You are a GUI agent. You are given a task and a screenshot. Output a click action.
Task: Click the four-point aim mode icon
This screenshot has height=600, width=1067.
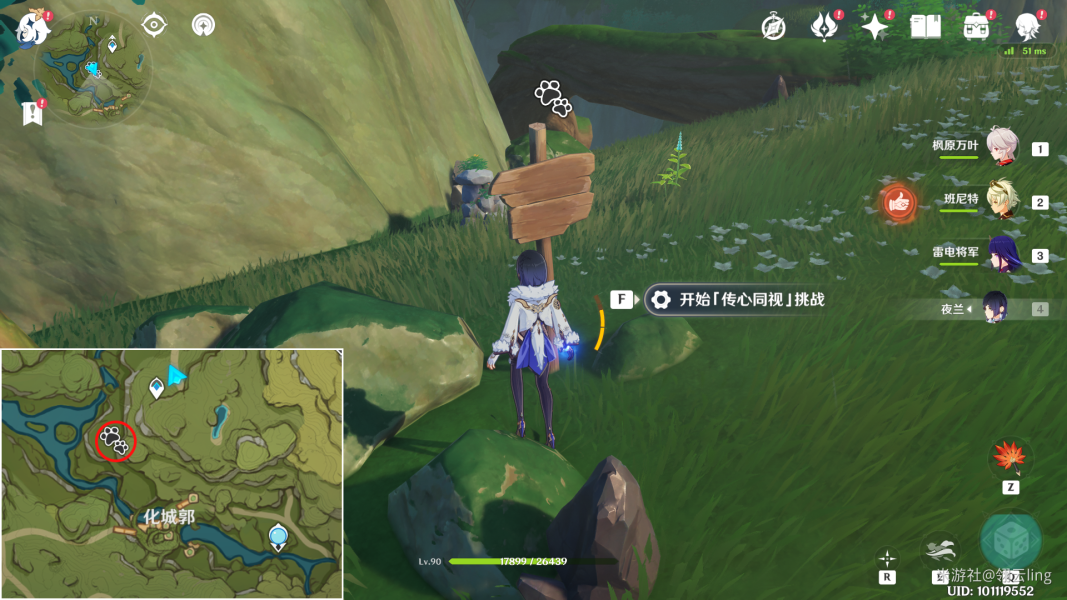pos(887,558)
